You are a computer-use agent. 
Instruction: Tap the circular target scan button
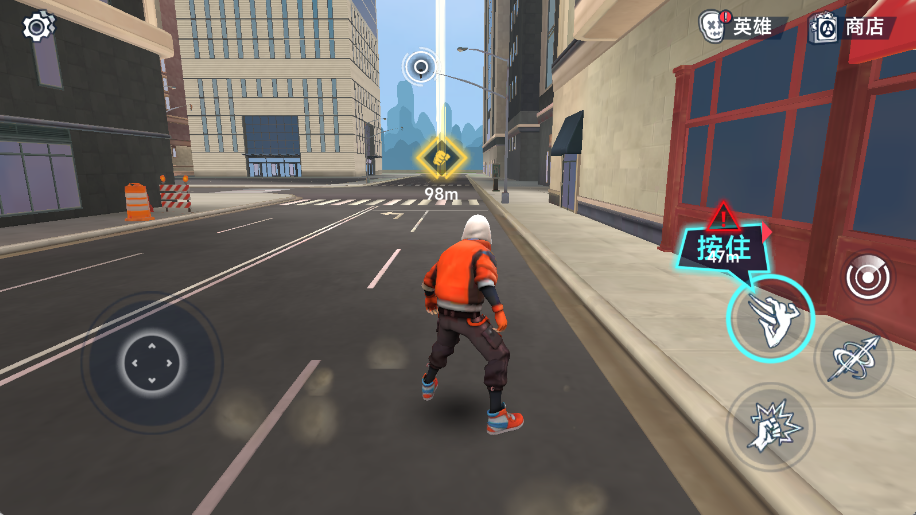(866, 277)
